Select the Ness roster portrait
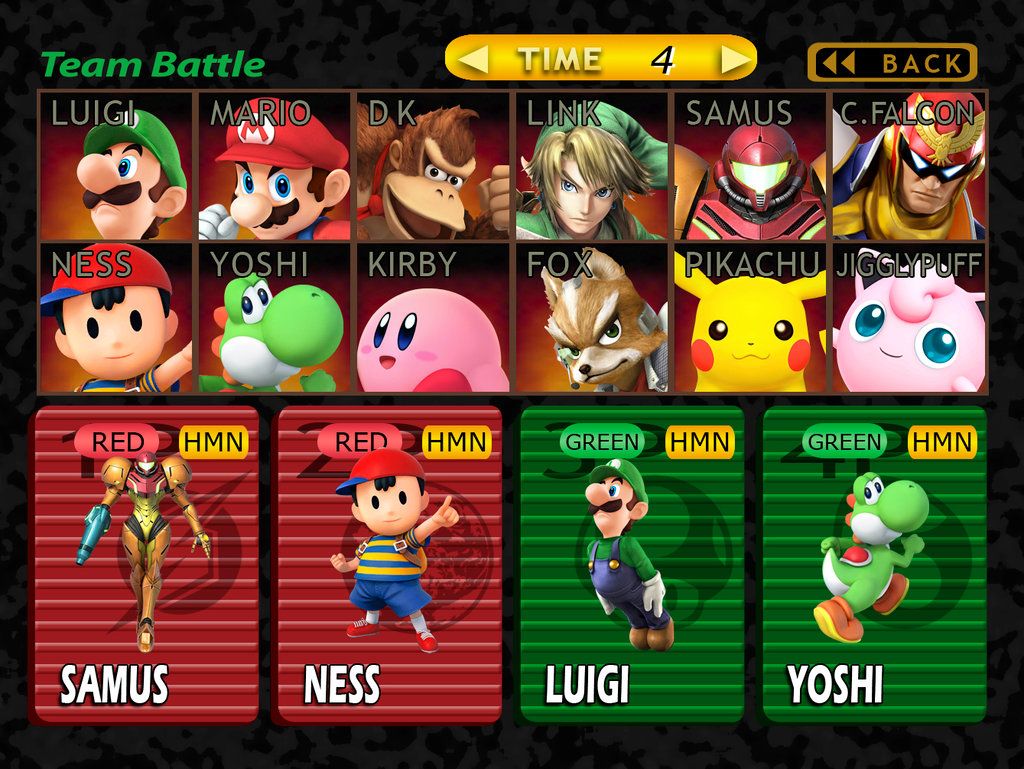The image size is (1024, 769). click(x=116, y=318)
